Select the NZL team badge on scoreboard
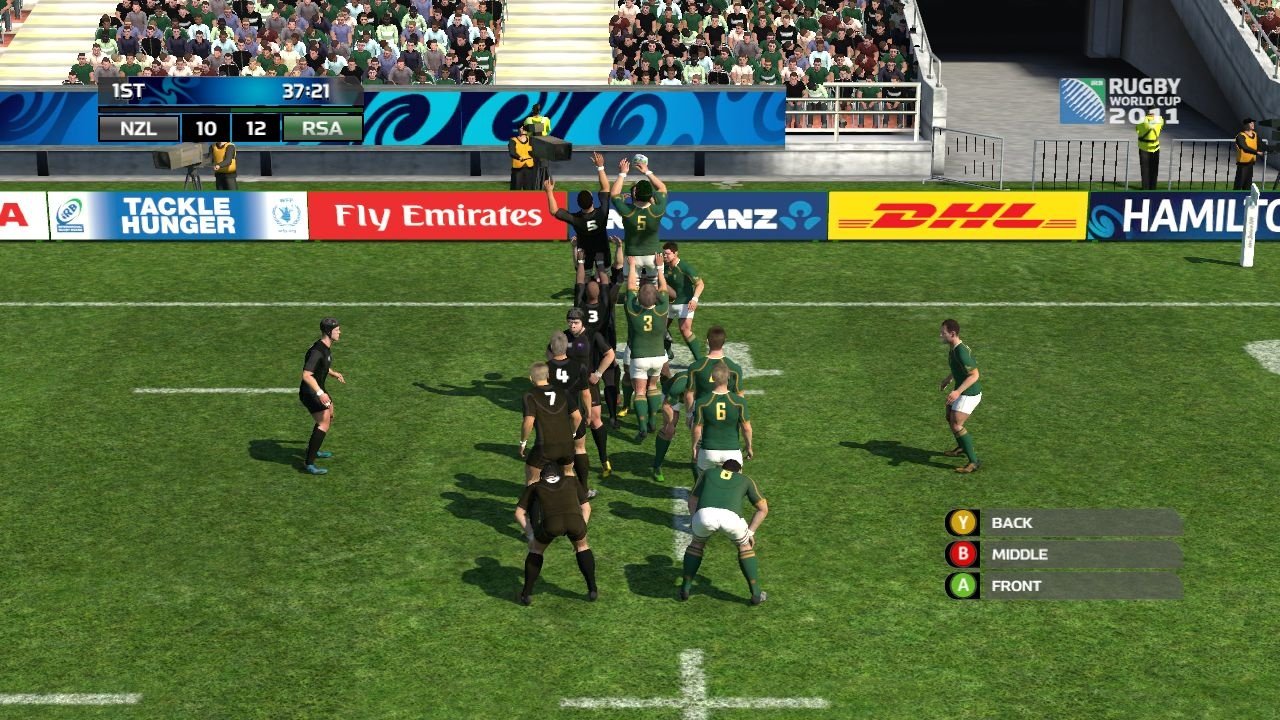This screenshot has height=720, width=1280. 138,128
